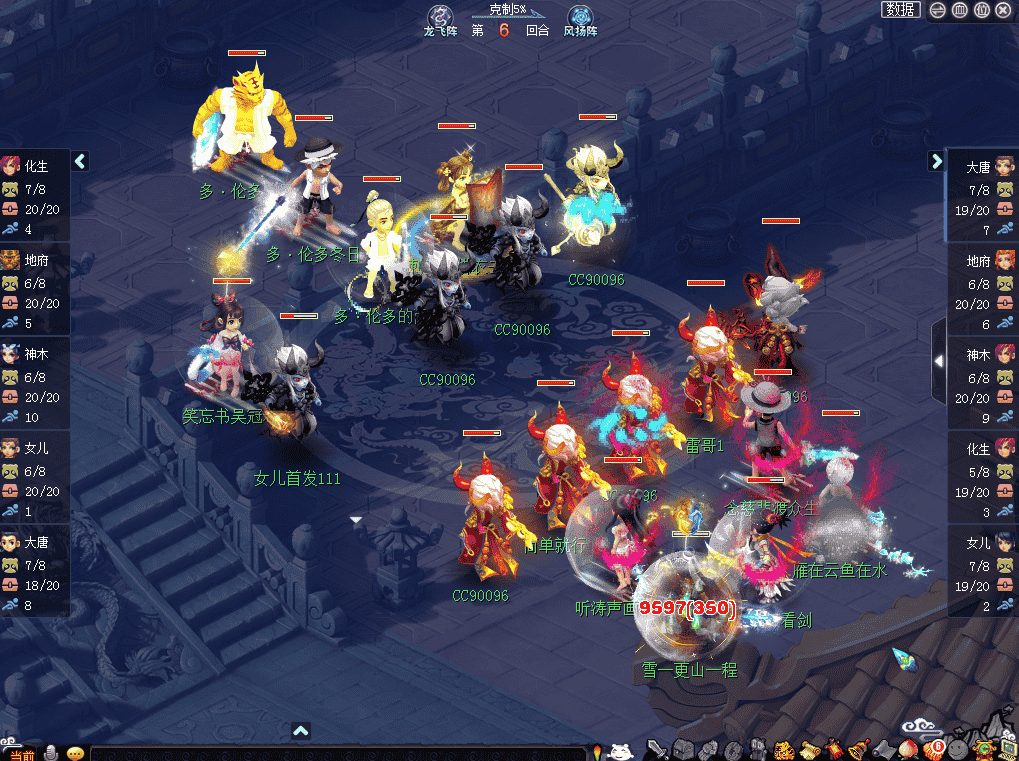Open the scroll quest icon in toolbar

[x=808, y=749]
